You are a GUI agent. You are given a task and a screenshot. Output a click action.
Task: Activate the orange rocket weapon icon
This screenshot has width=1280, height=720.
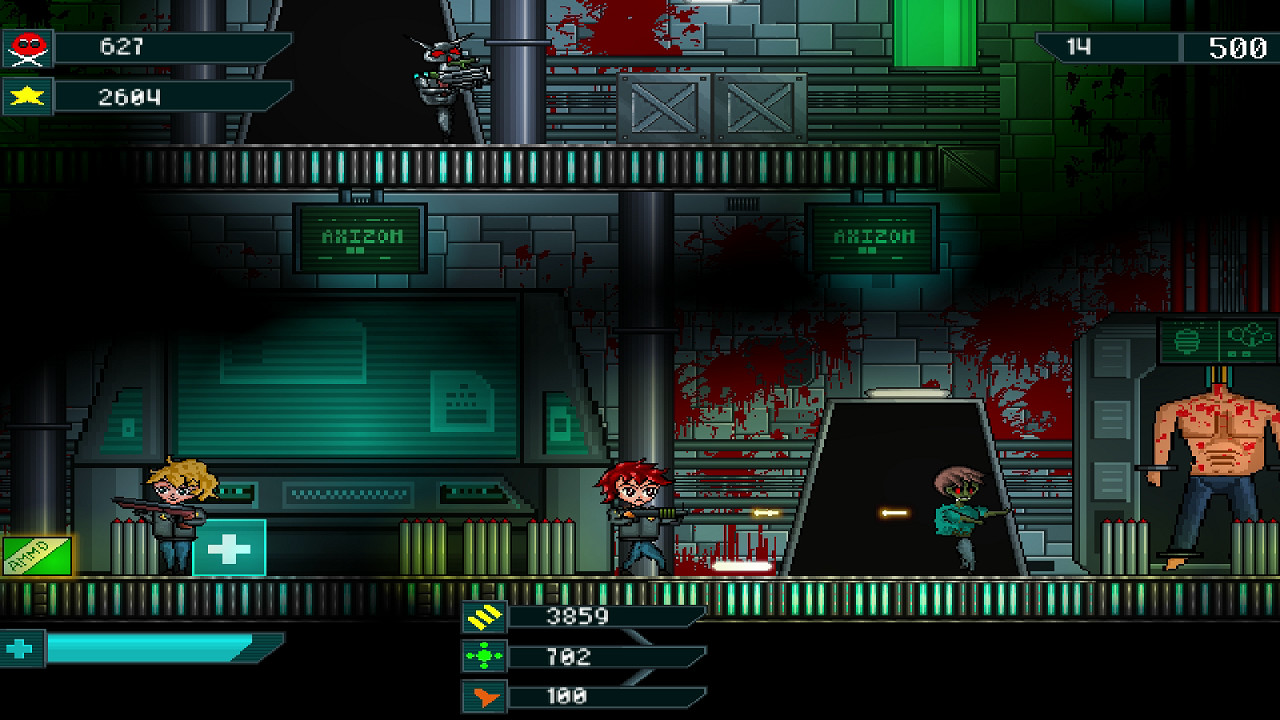point(484,697)
